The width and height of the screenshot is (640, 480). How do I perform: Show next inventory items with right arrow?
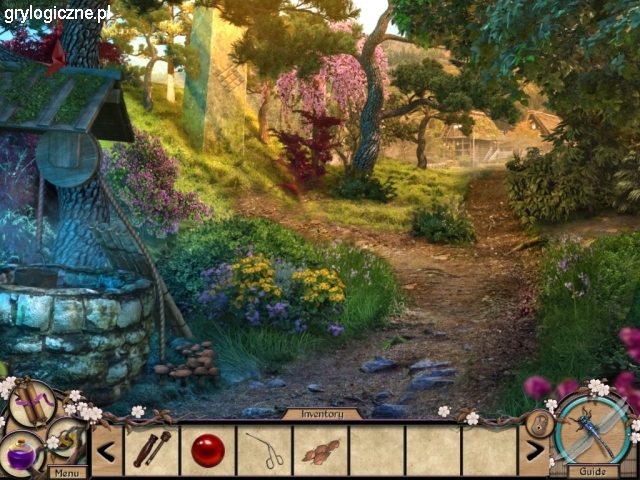point(533,450)
